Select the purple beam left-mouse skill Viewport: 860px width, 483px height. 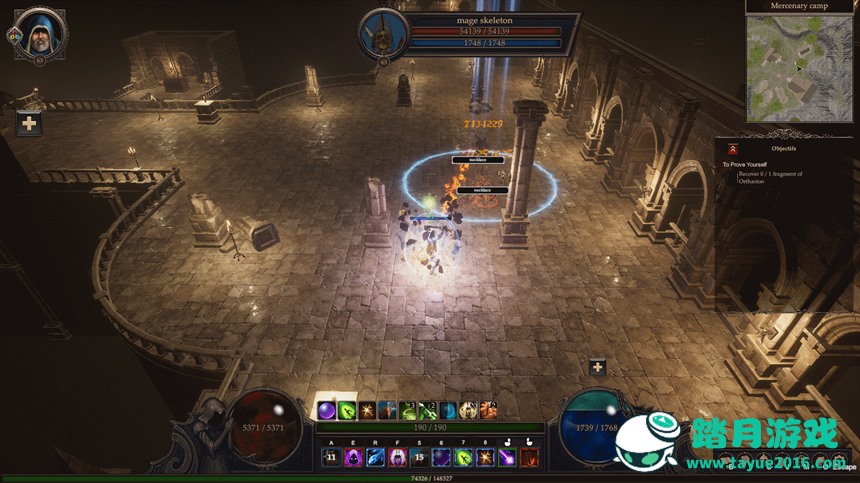click(x=507, y=457)
